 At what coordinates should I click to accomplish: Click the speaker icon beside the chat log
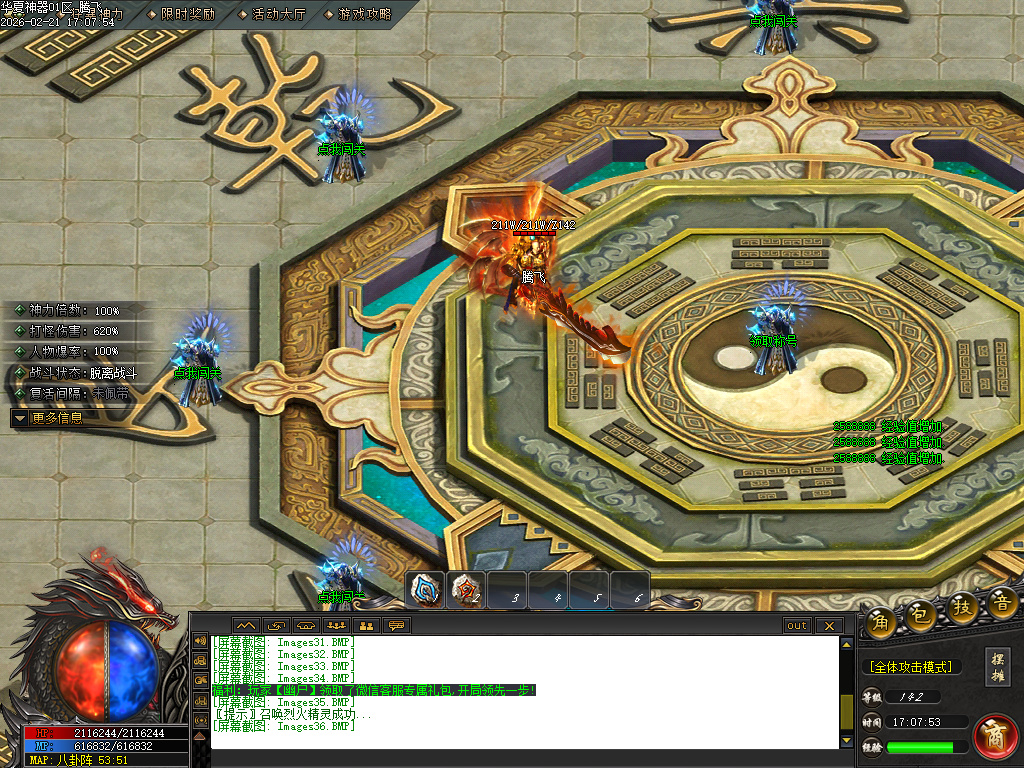pos(200,641)
